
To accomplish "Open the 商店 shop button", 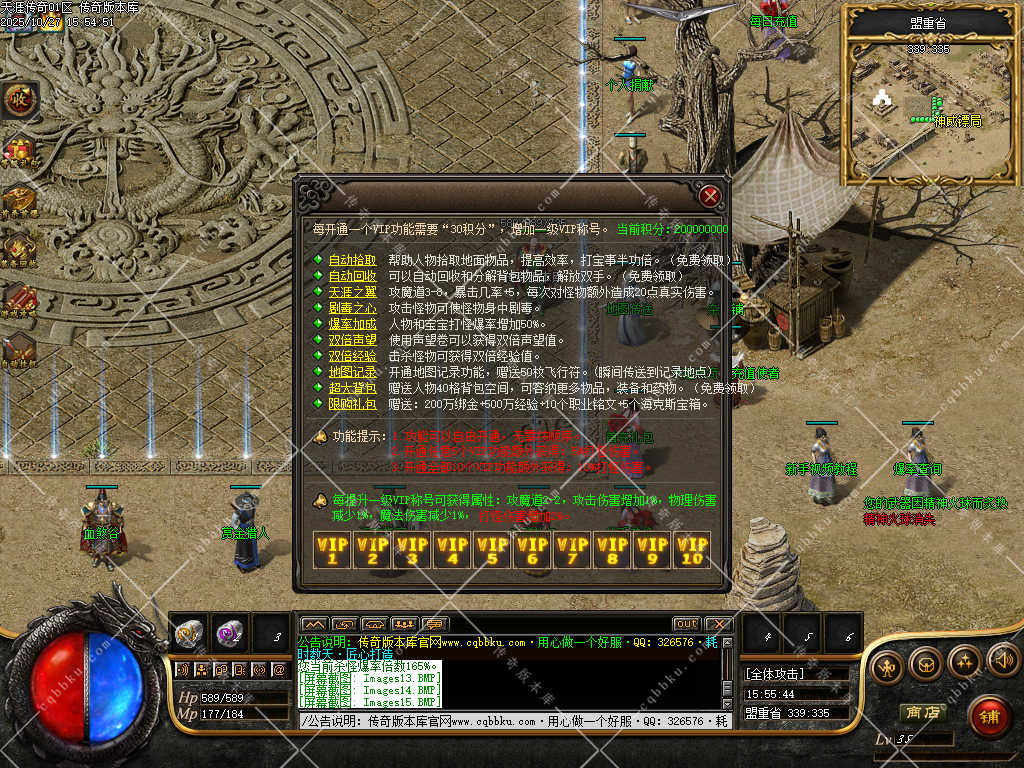I will click(922, 713).
